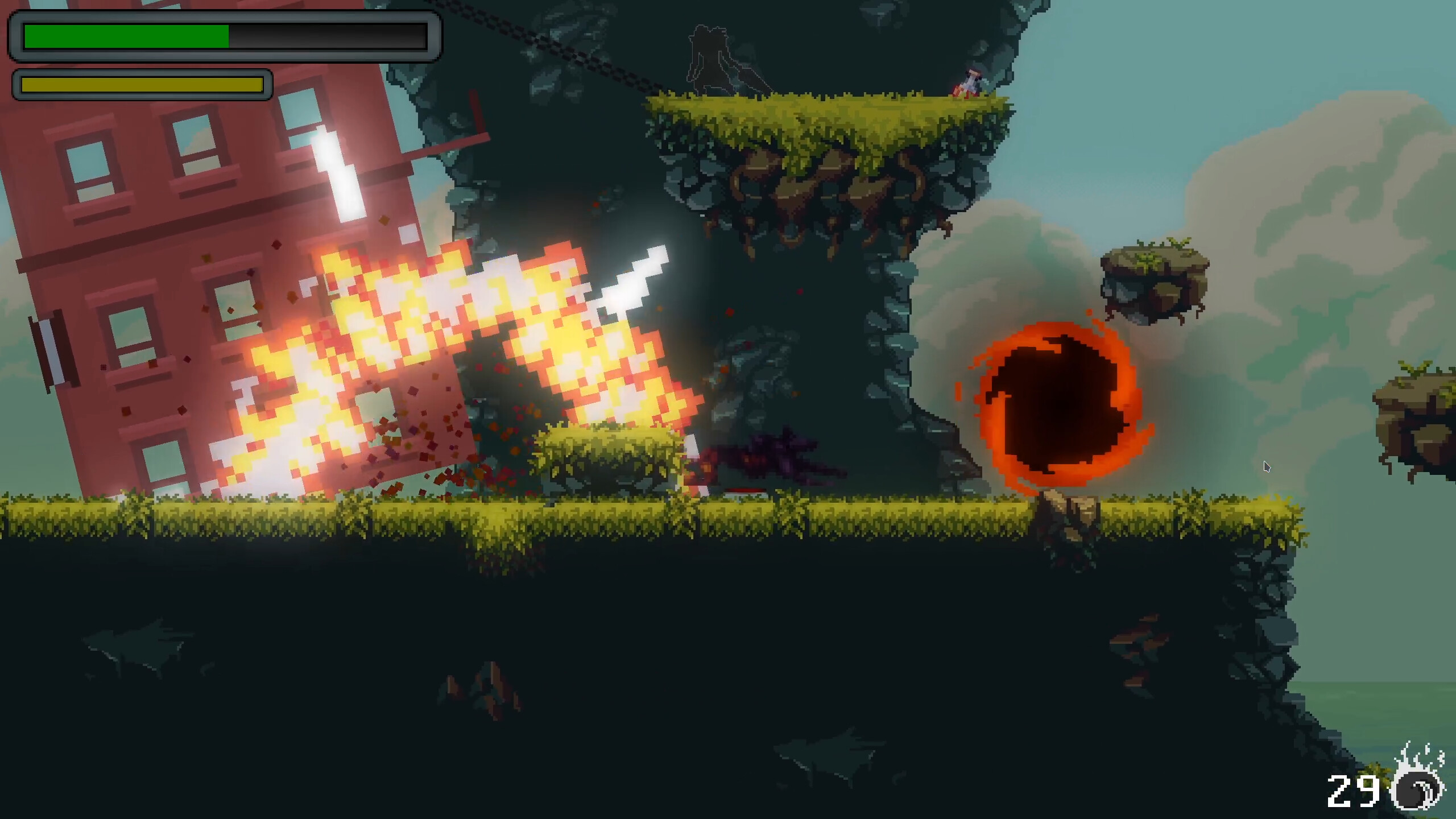This screenshot has height=819, width=1456.
Task: Click the mouse cursor location right of the portal
Action: [x=1267, y=466]
